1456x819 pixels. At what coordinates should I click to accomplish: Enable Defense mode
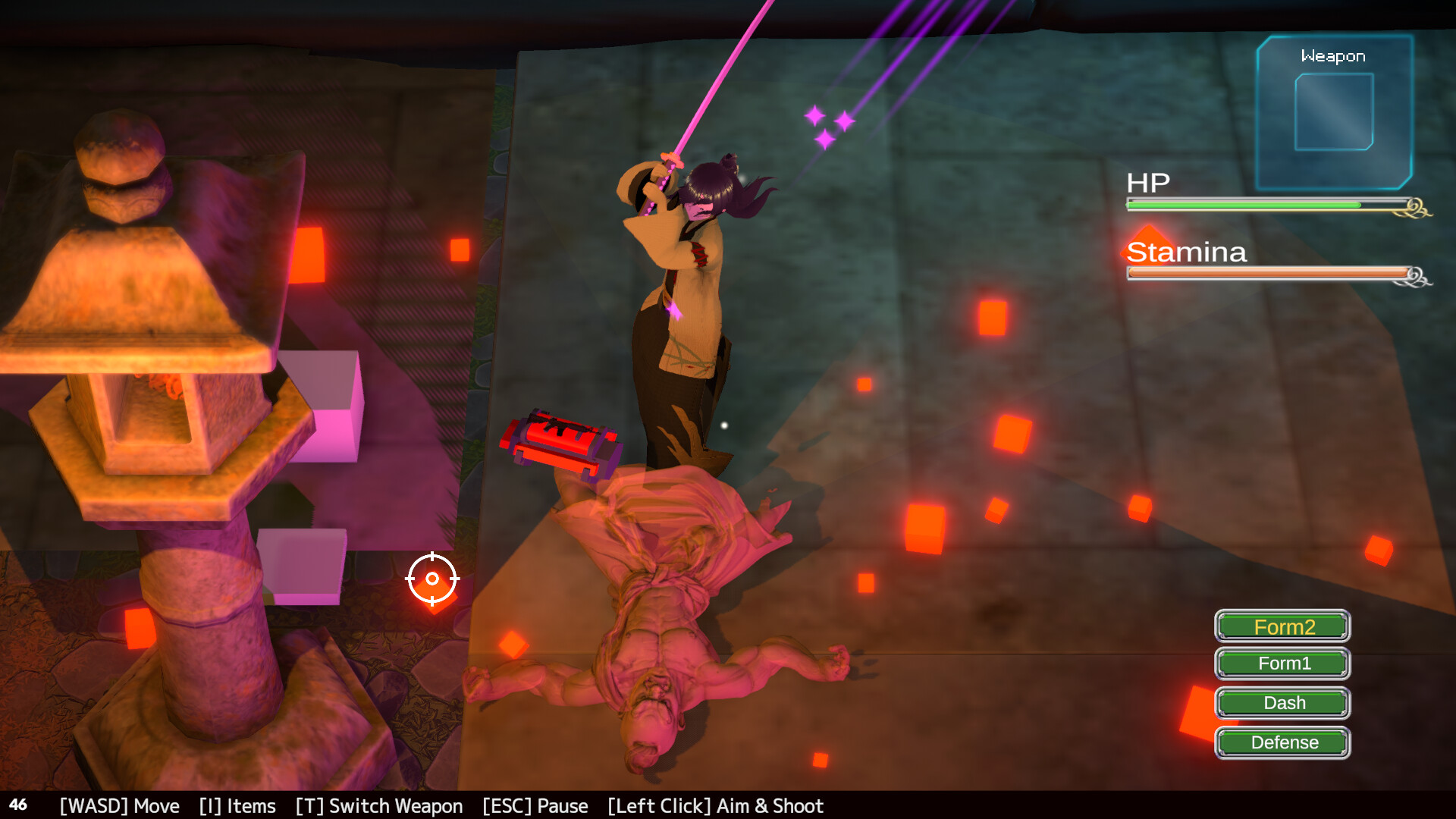(1282, 742)
